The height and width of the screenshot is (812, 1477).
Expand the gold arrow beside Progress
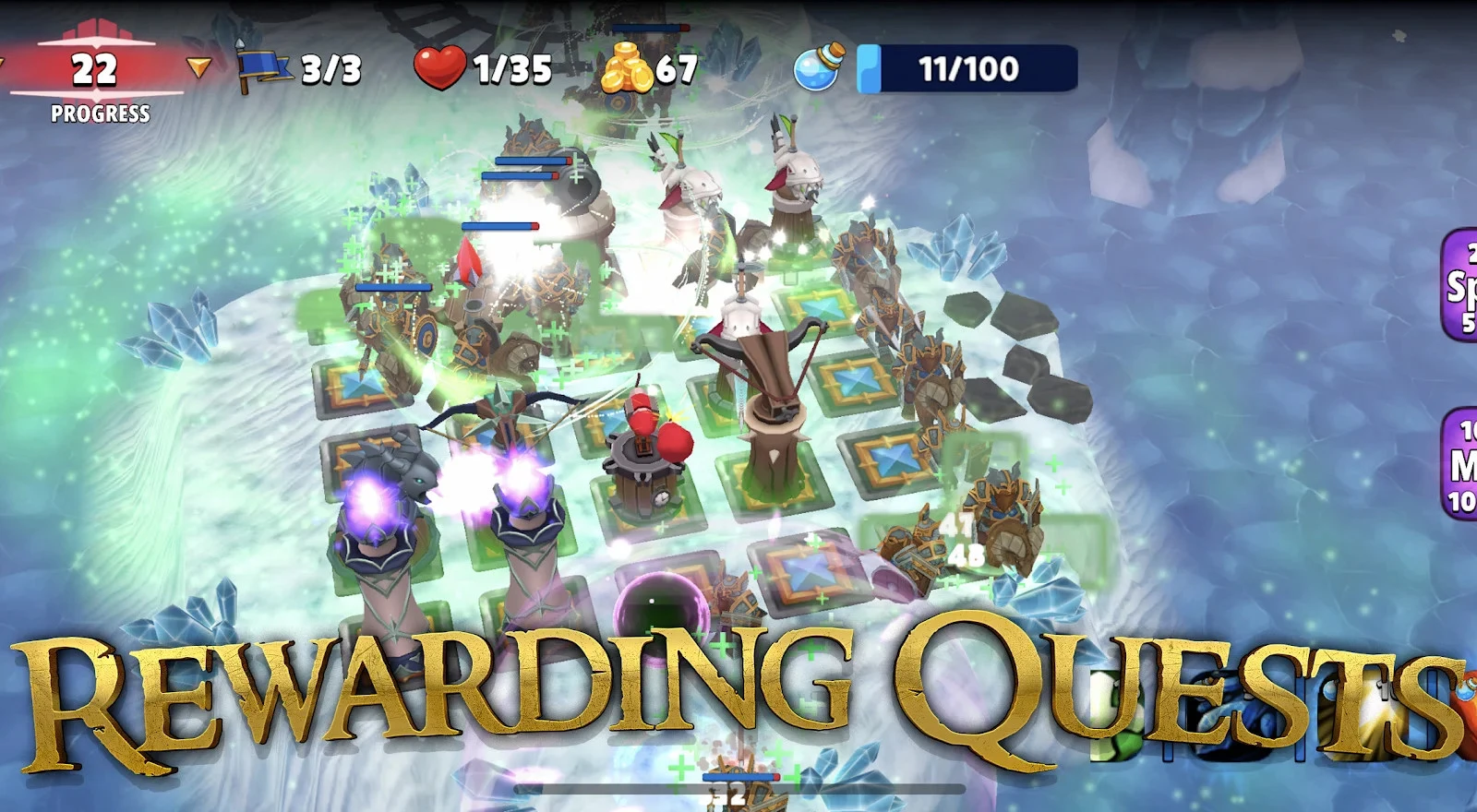coord(198,67)
